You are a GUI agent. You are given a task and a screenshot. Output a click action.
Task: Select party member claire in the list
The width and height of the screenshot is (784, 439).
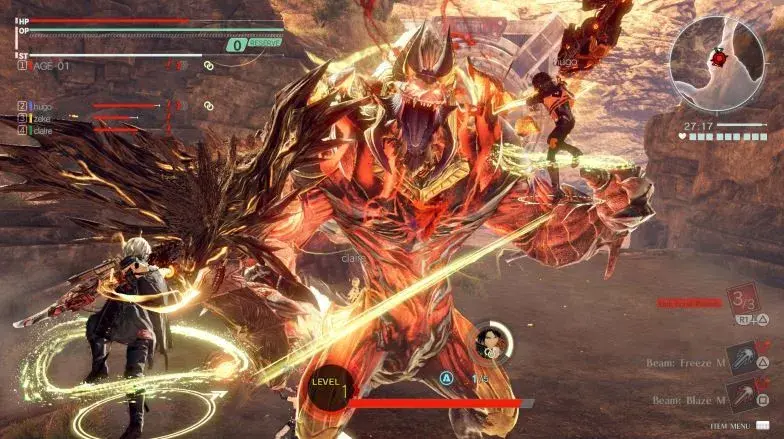[40, 130]
